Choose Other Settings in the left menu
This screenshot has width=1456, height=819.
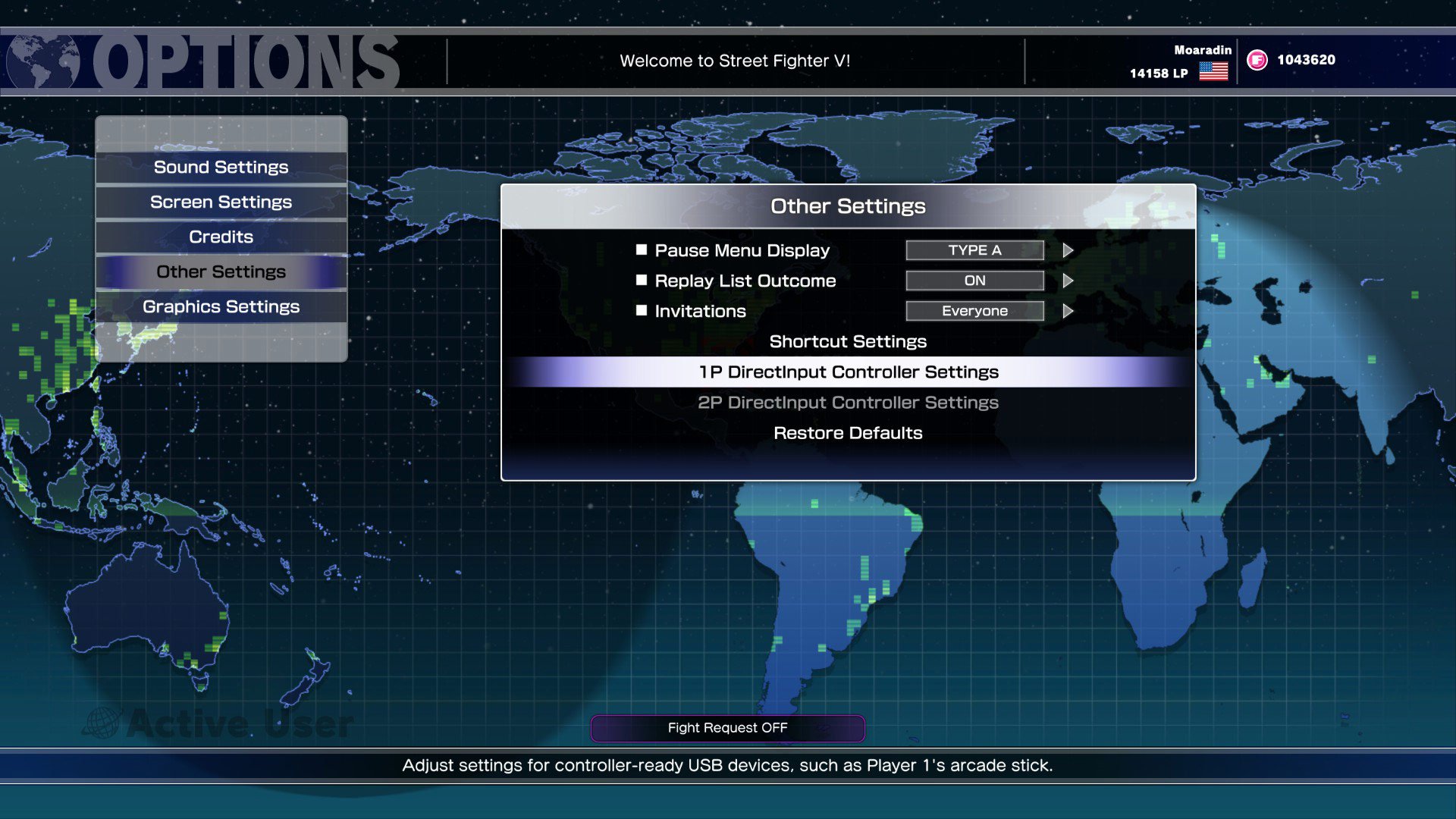click(221, 271)
